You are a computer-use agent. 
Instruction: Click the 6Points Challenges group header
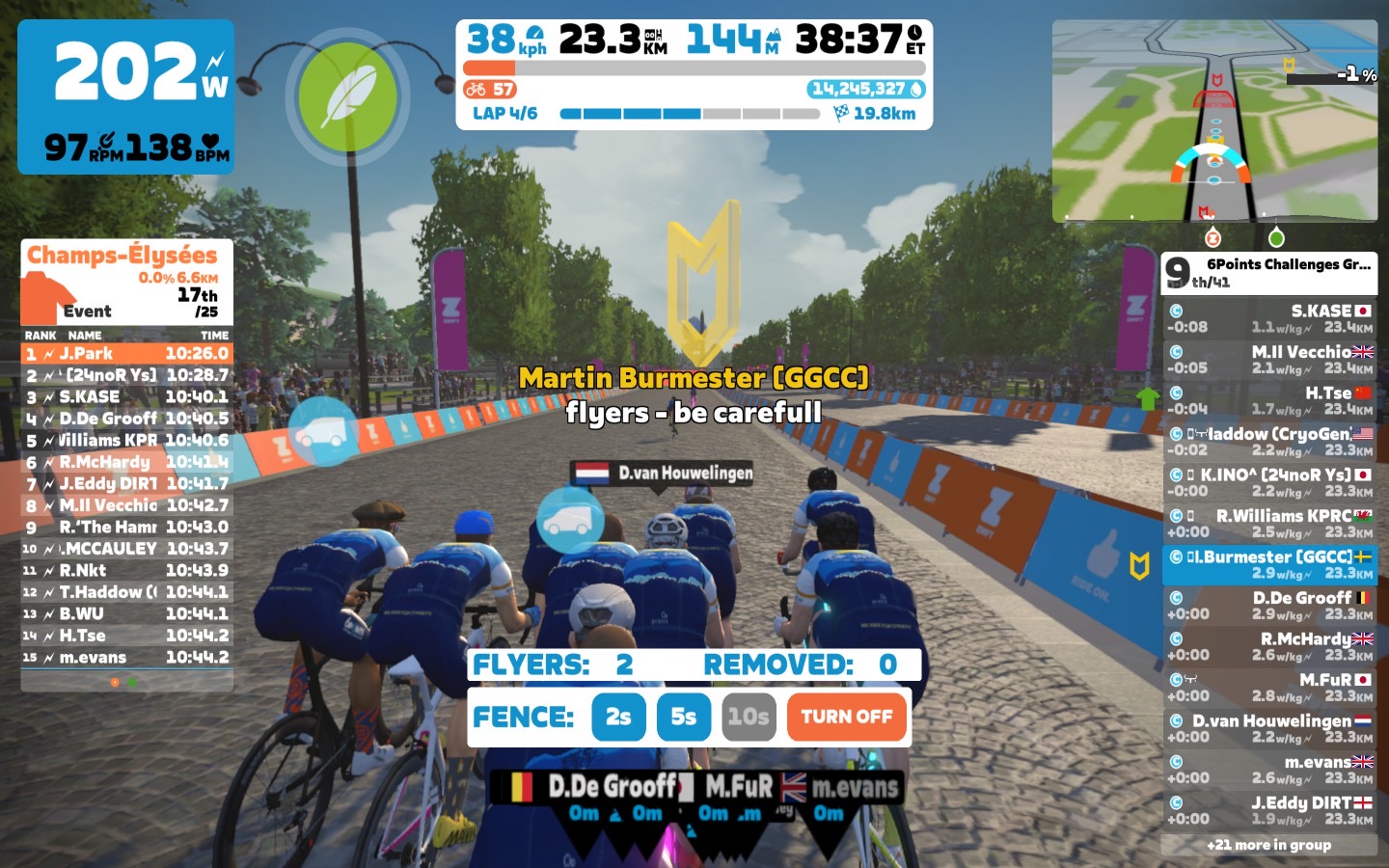tap(1268, 273)
